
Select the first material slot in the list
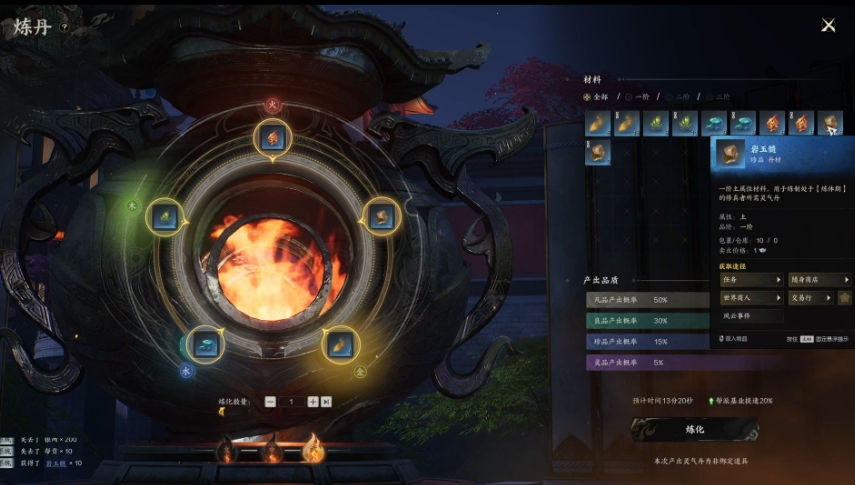click(x=597, y=123)
